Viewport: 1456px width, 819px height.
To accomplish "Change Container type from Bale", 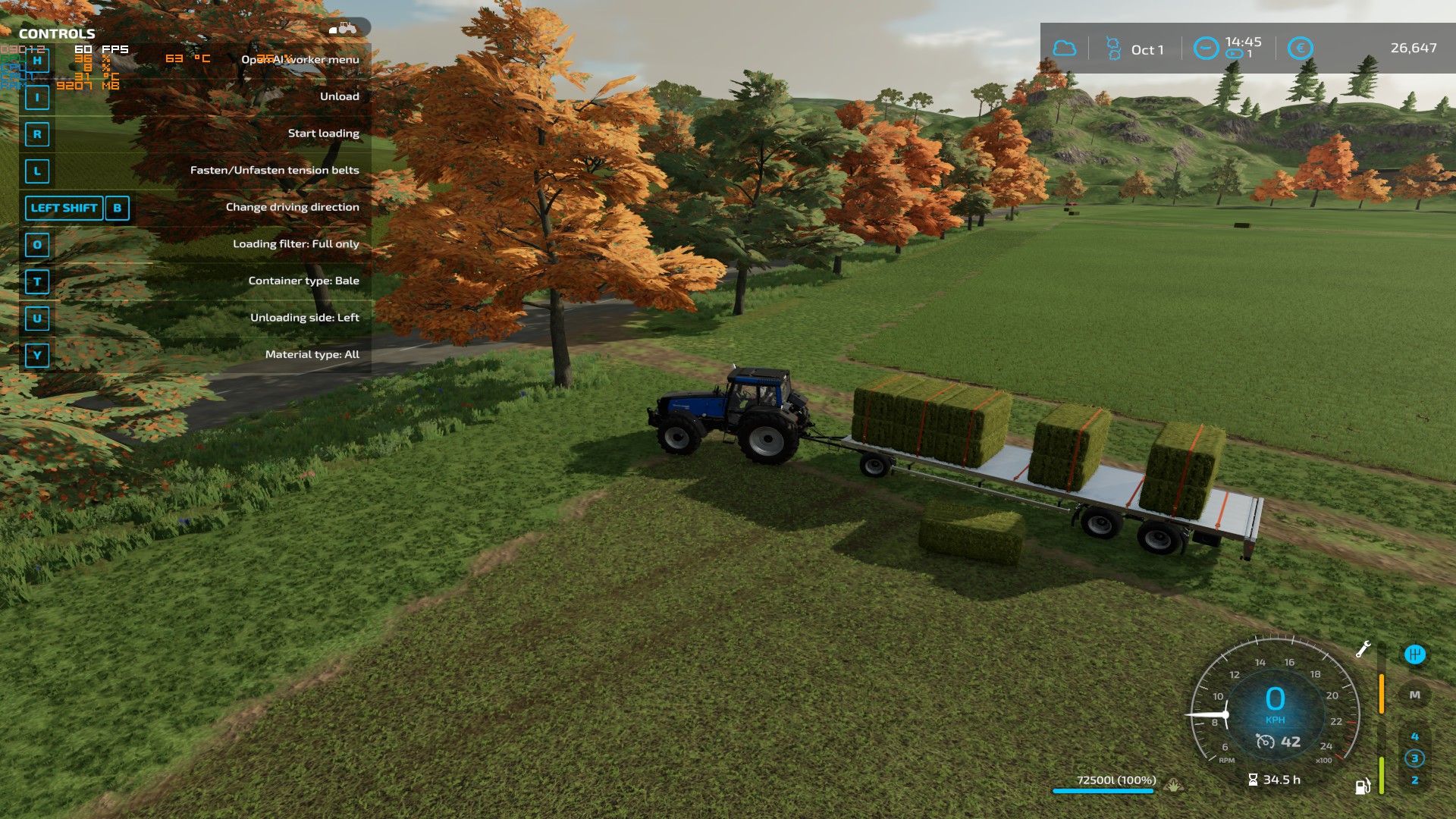I will [304, 281].
